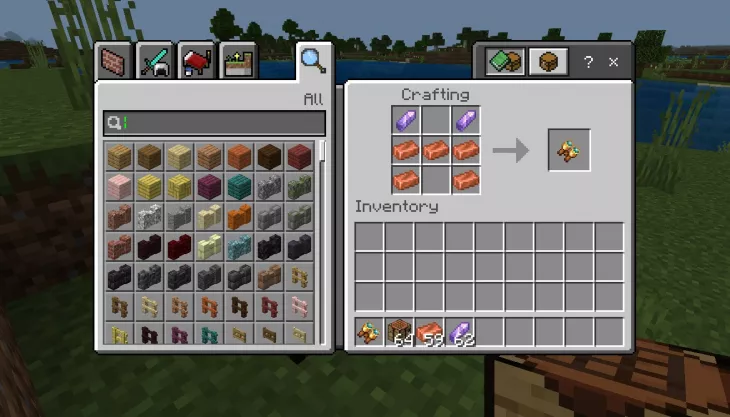Switch to the Nature tab with grass block
Viewport: 730px width, 417px height.
tap(239, 62)
